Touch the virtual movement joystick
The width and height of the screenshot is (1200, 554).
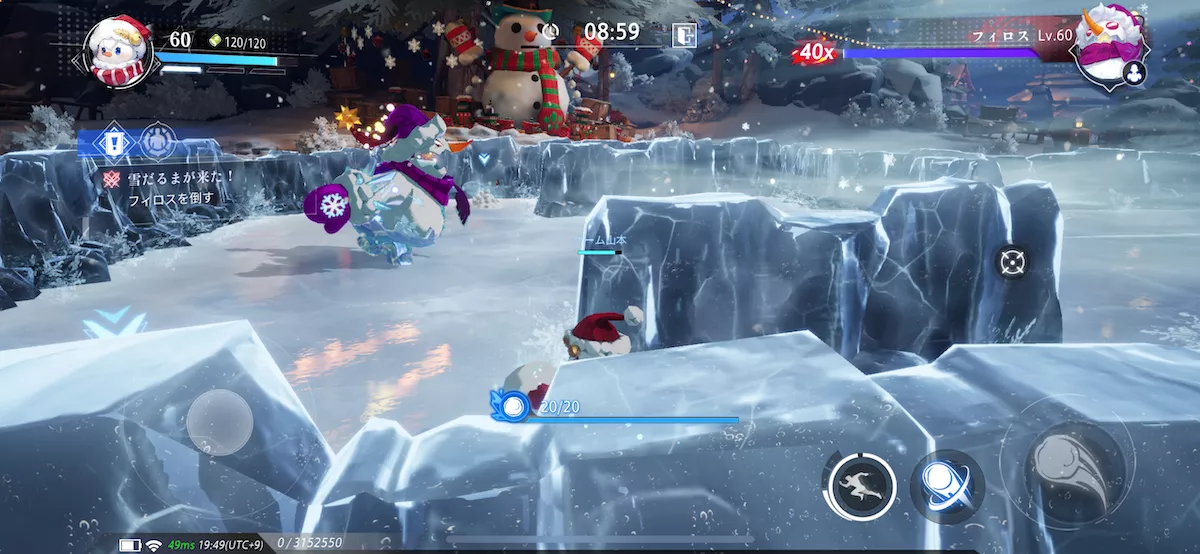pyautogui.click(x=218, y=421)
